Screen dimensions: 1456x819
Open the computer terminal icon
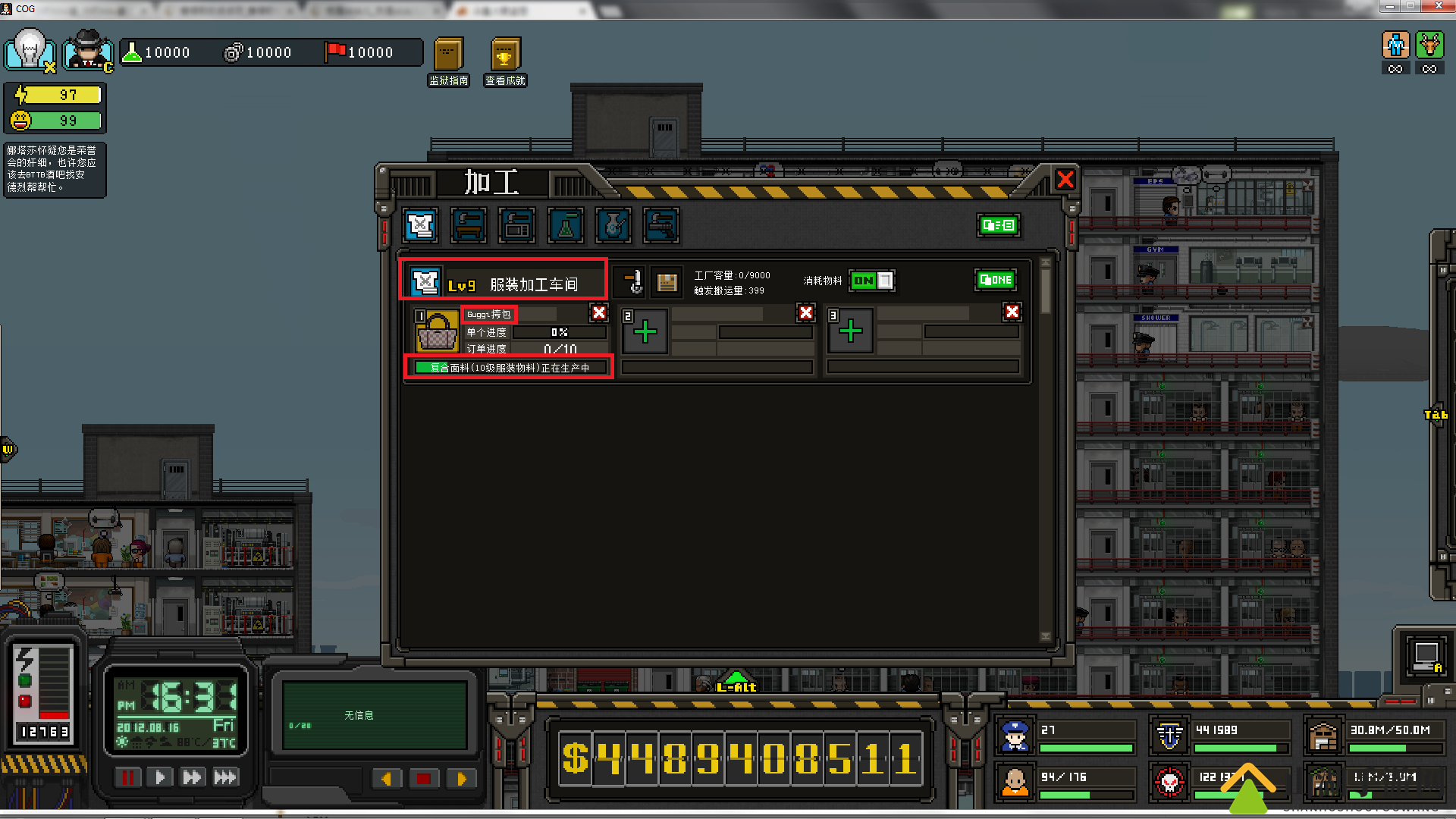click(x=1425, y=654)
